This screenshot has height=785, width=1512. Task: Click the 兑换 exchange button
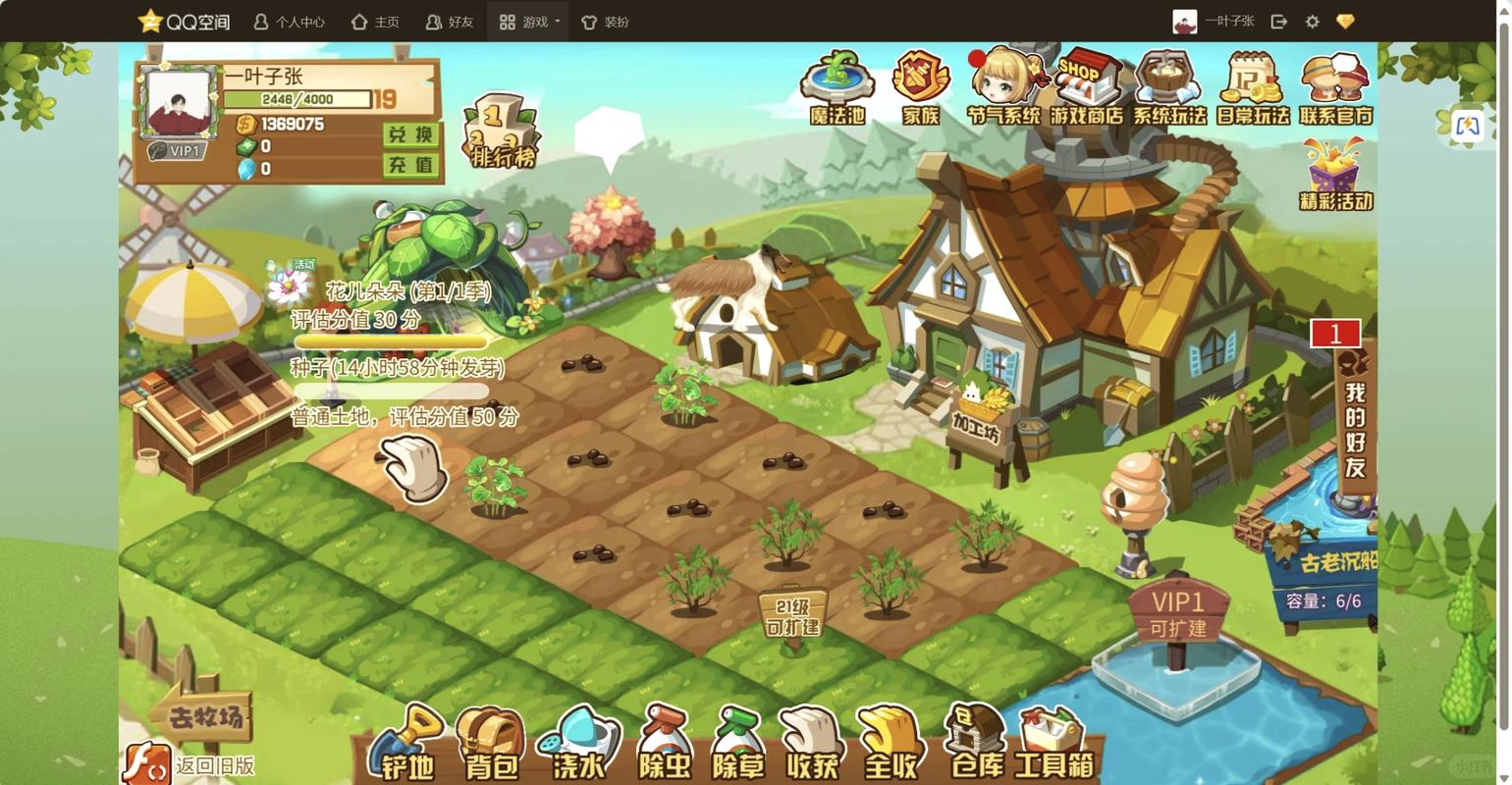click(x=410, y=134)
